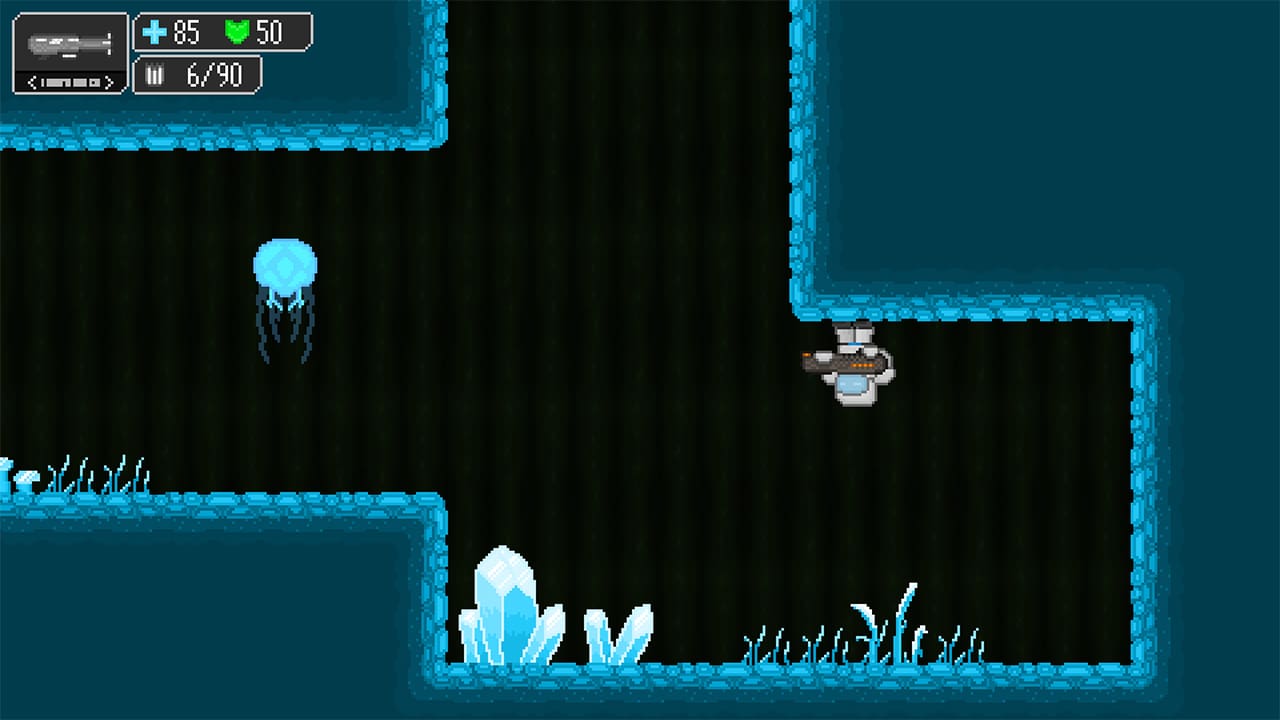The image size is (1280, 720).
Task: Click the 50 shield value
Action: pos(268,33)
